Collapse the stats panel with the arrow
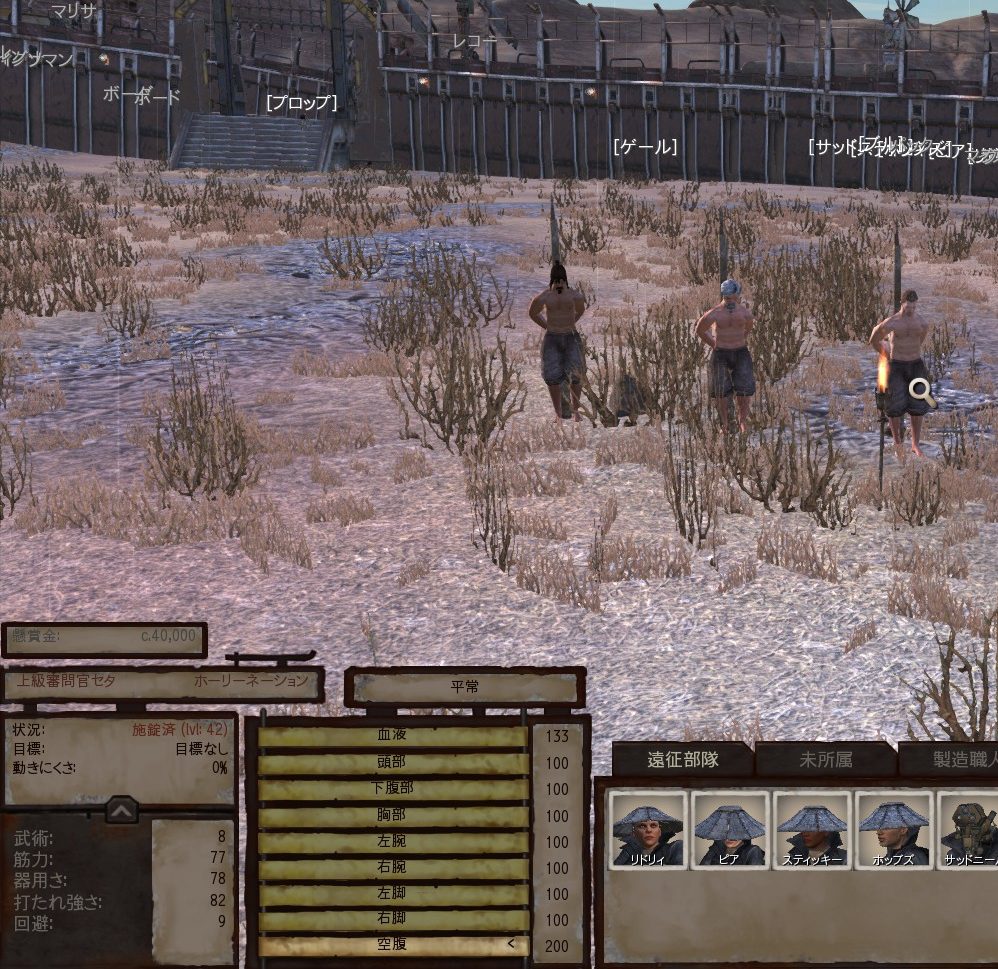The image size is (998, 969). click(x=121, y=810)
